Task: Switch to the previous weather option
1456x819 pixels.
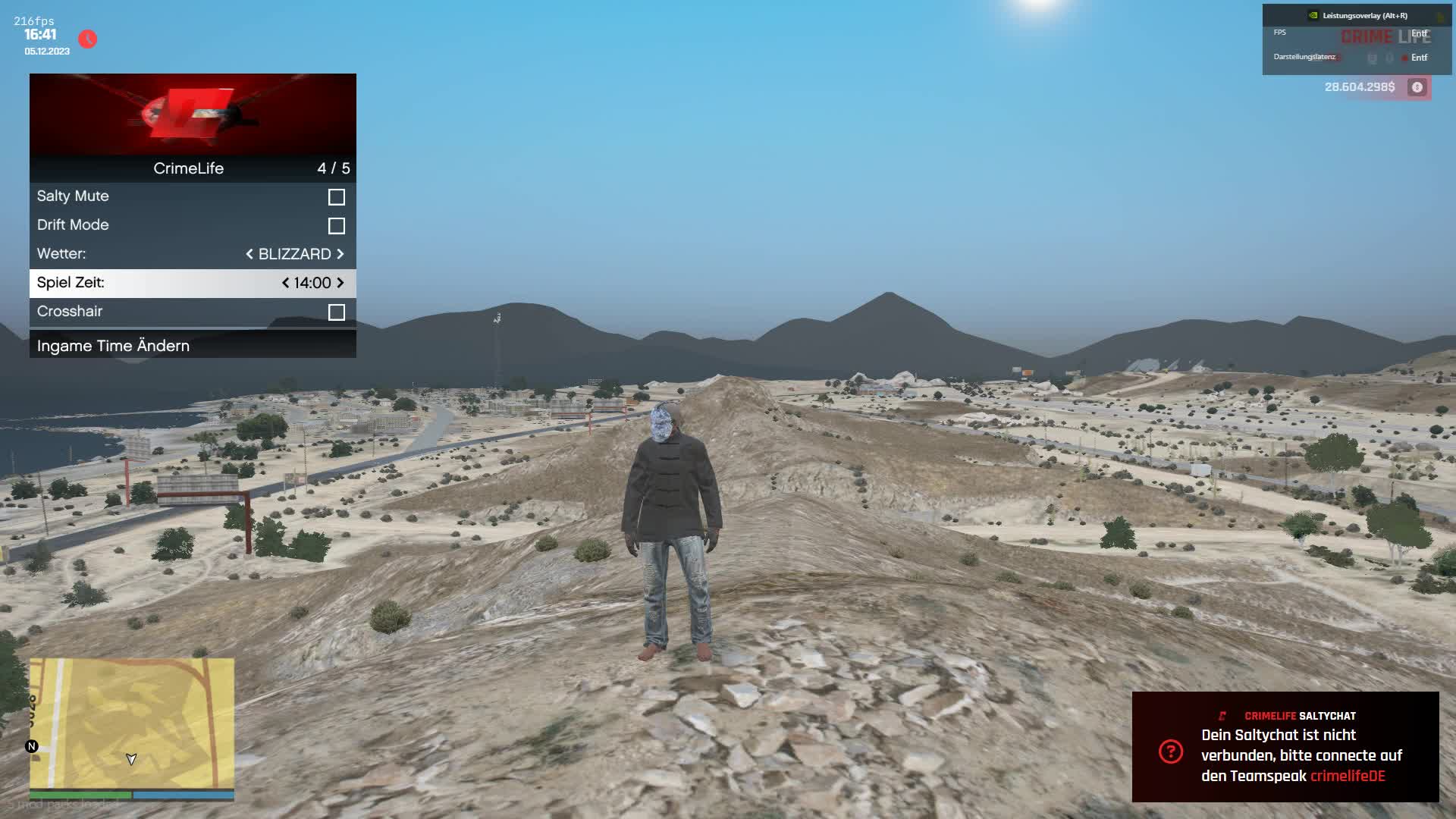Action: click(249, 254)
